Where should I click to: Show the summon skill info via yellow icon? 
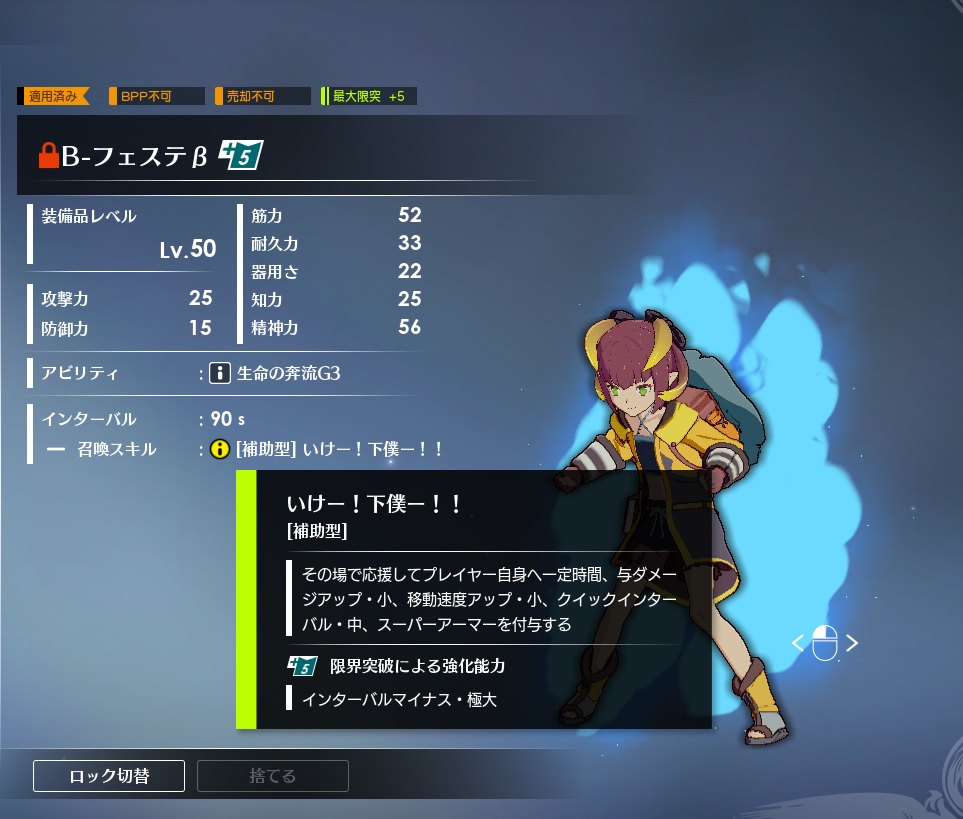pyautogui.click(x=221, y=450)
